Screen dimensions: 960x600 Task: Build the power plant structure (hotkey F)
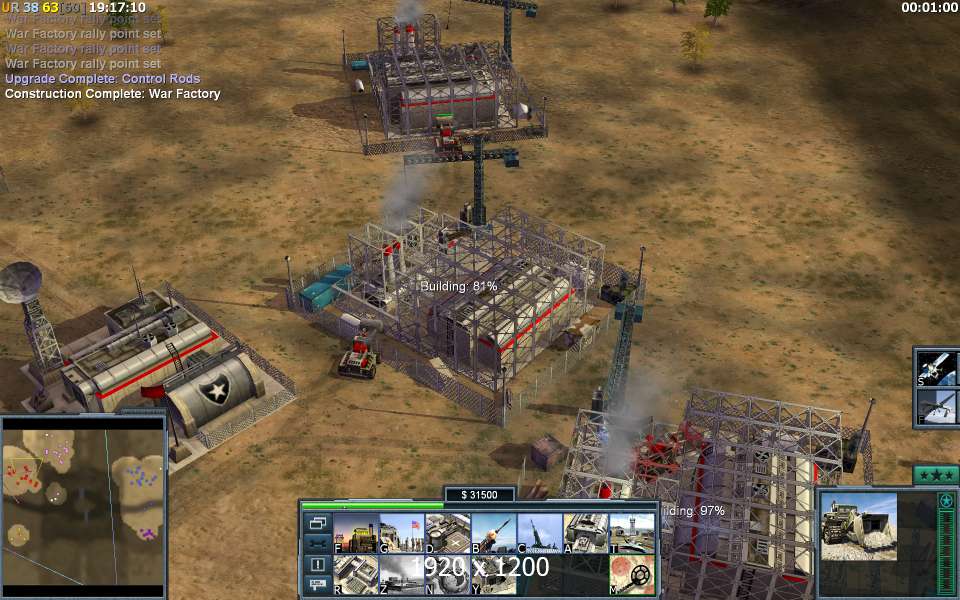tap(355, 533)
